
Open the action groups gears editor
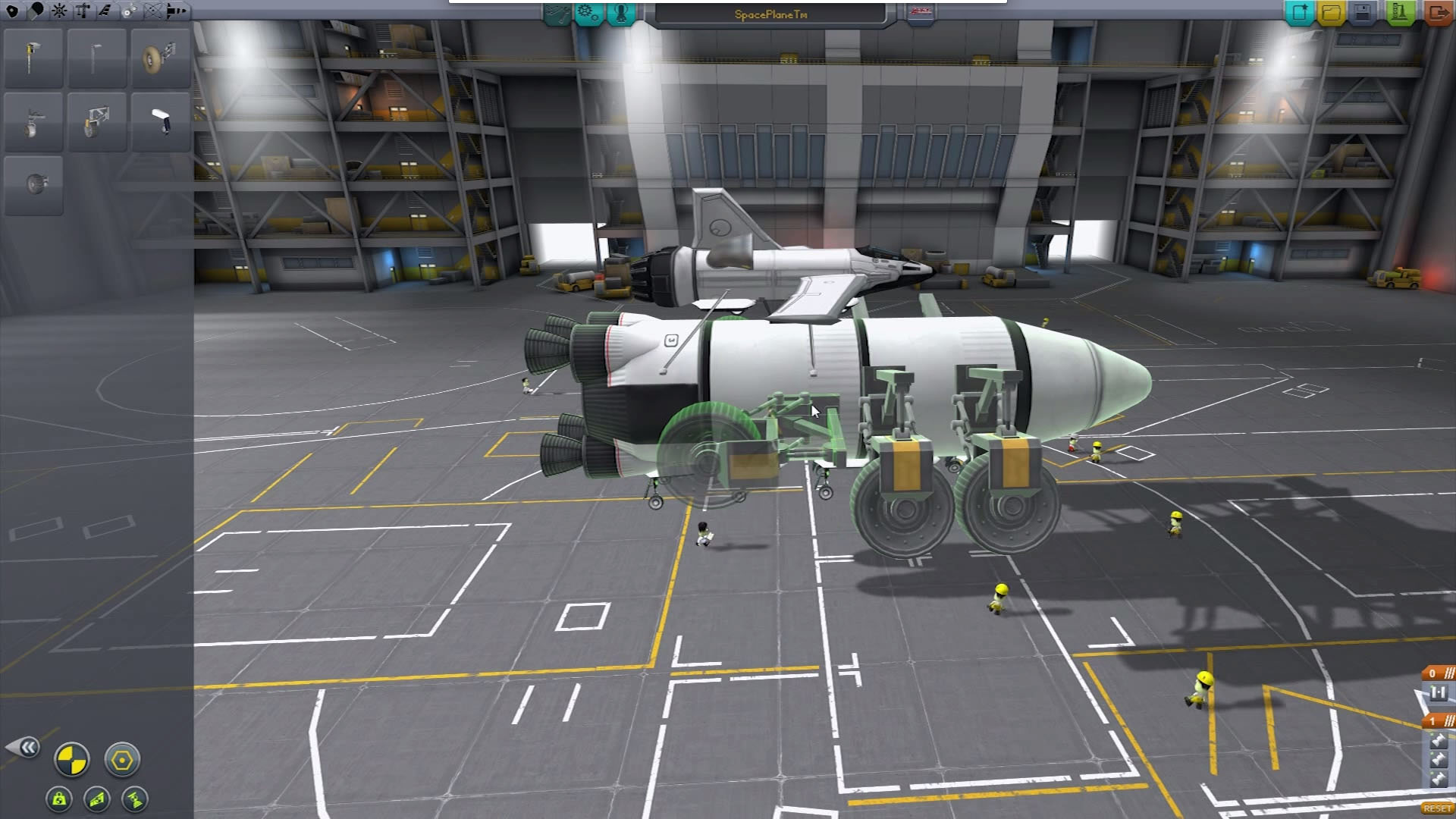click(x=588, y=13)
